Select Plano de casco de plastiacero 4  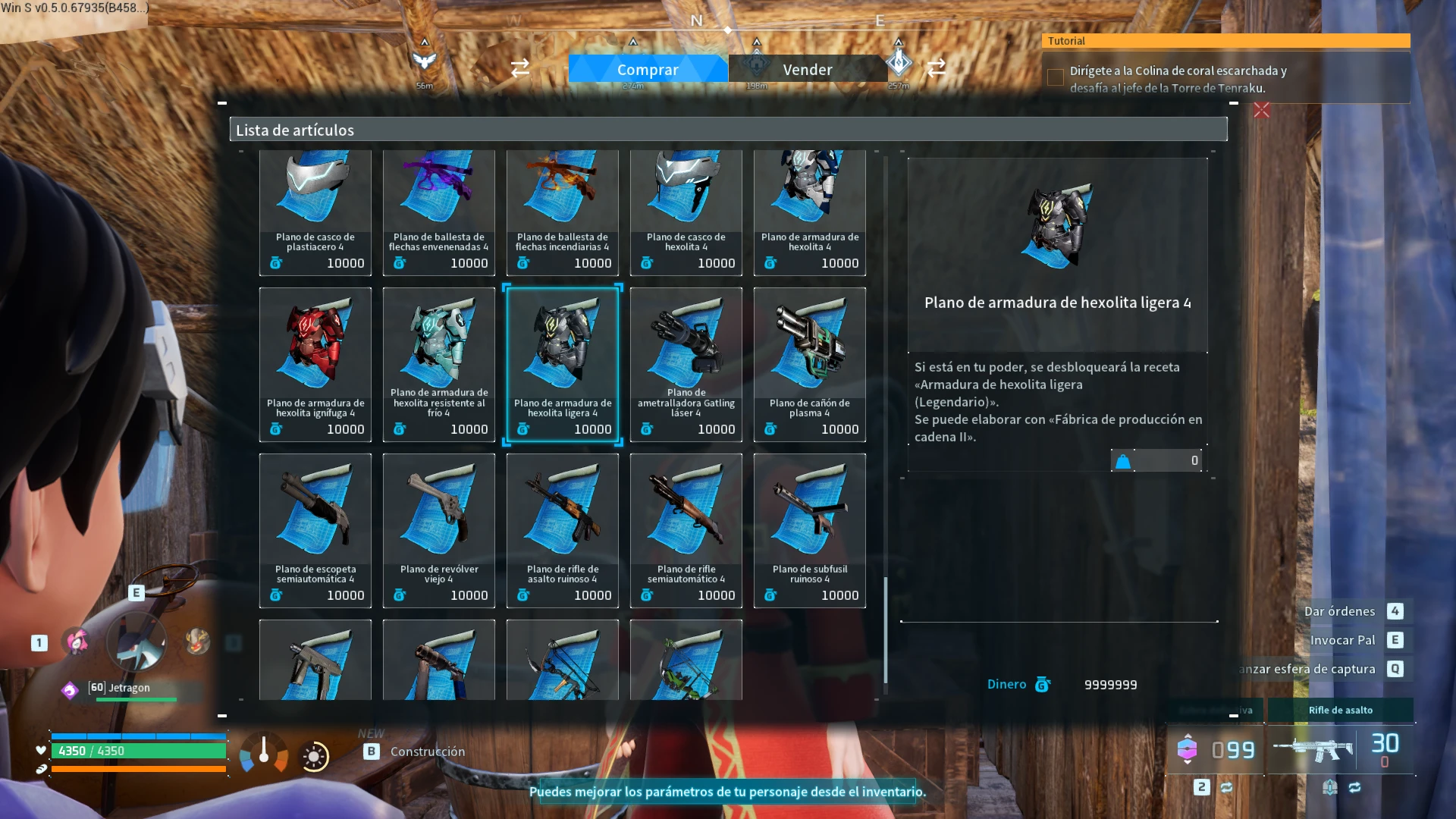point(315,211)
